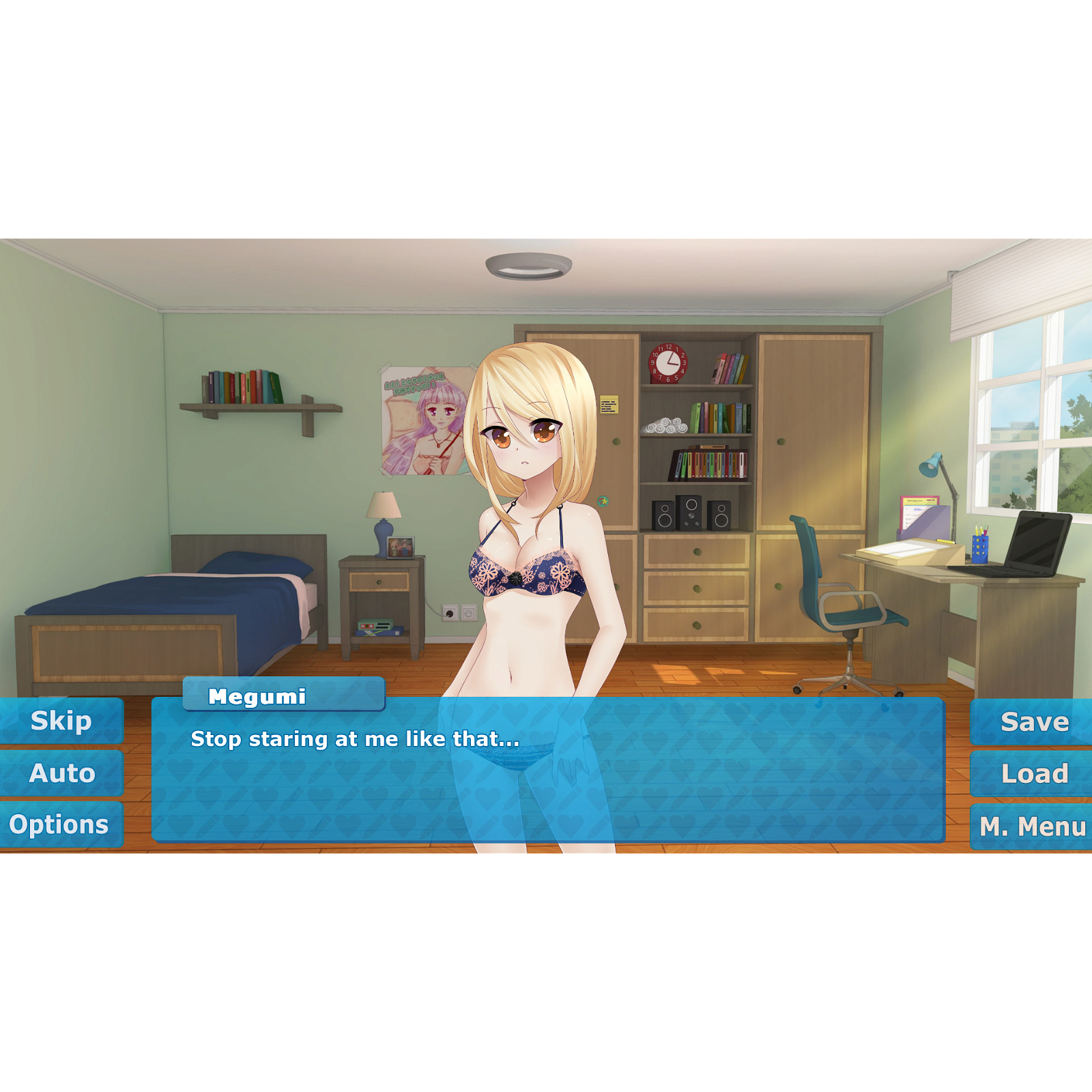Click Load to load a saved game

coord(1033,773)
